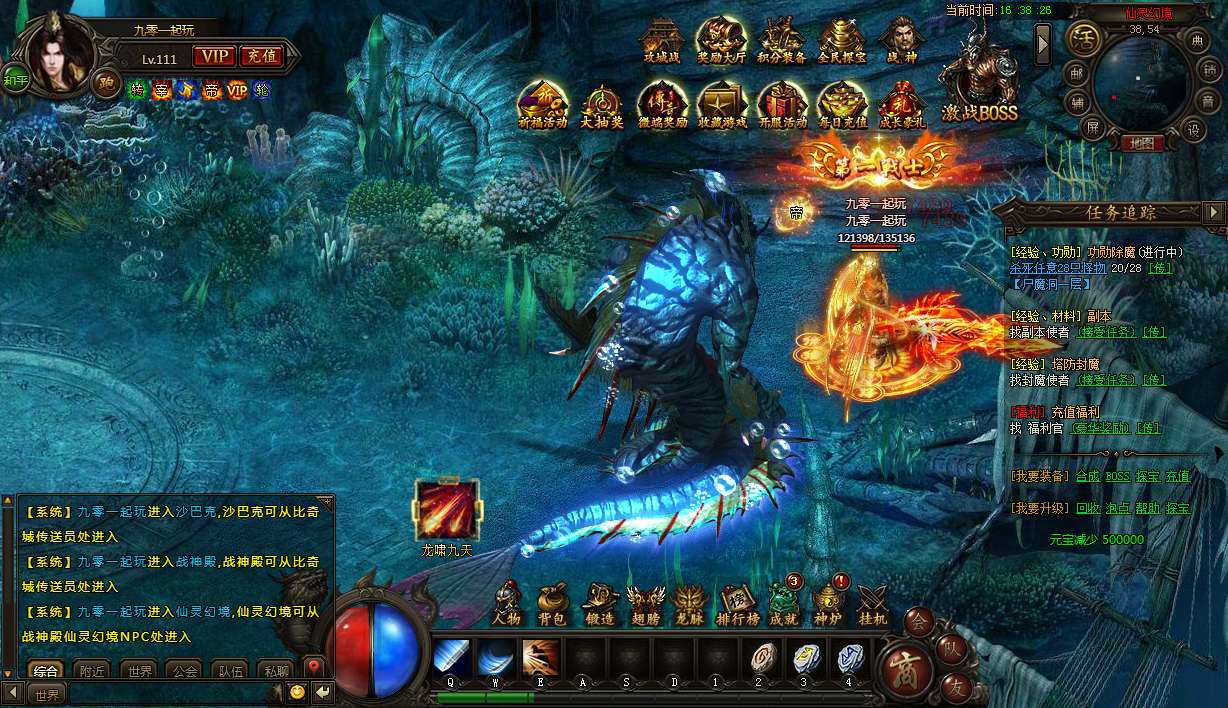
Task: Use the skill in hotbar slot E
Action: click(541, 658)
